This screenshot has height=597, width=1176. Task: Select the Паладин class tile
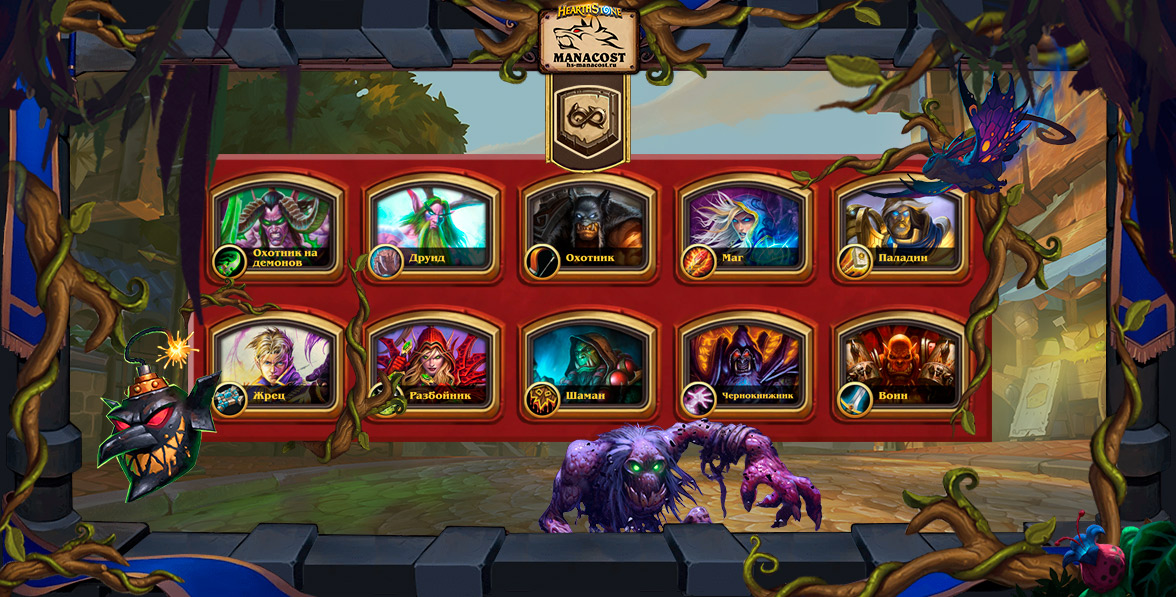(900, 227)
